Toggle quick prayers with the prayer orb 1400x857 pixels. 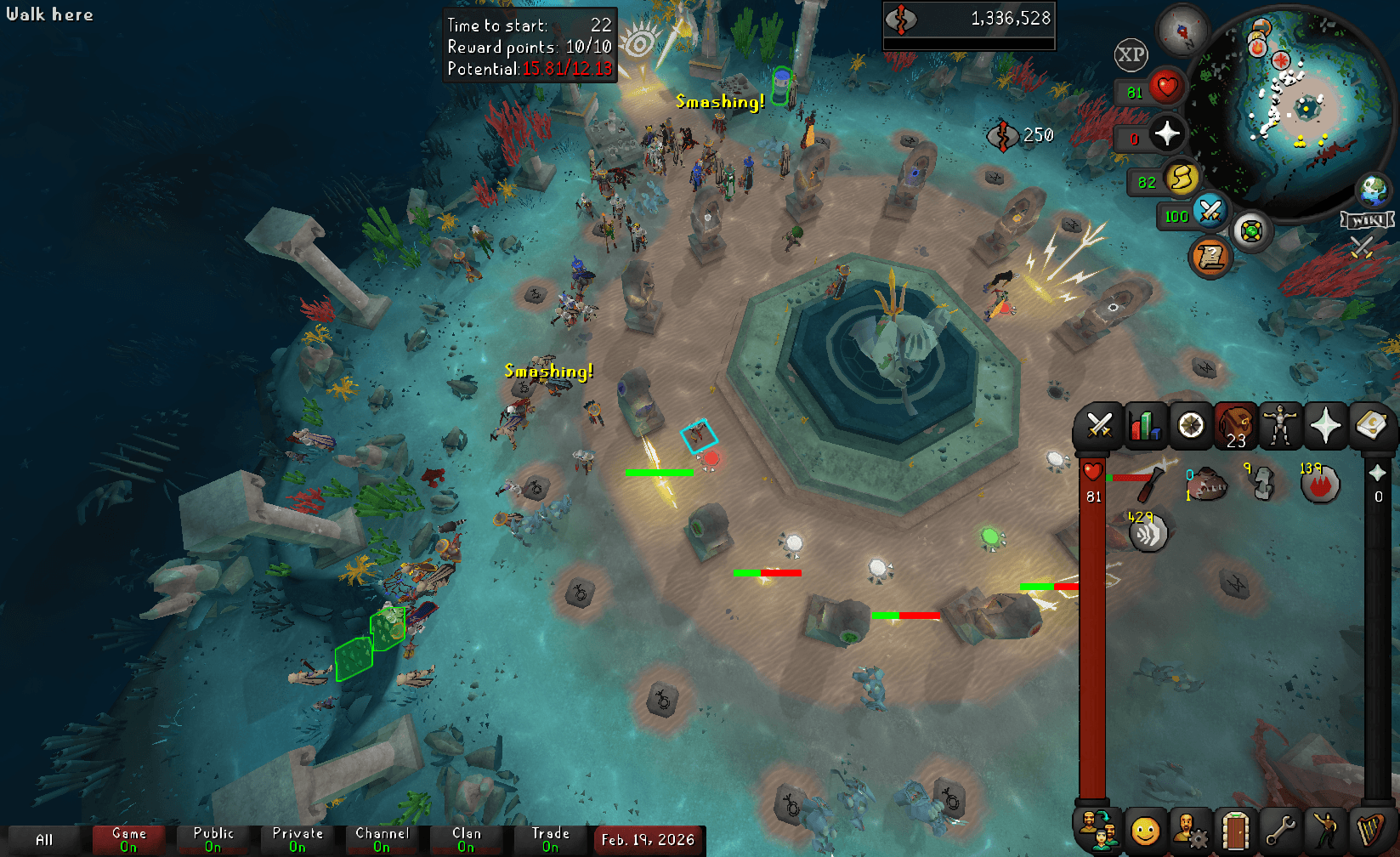coord(1170,133)
